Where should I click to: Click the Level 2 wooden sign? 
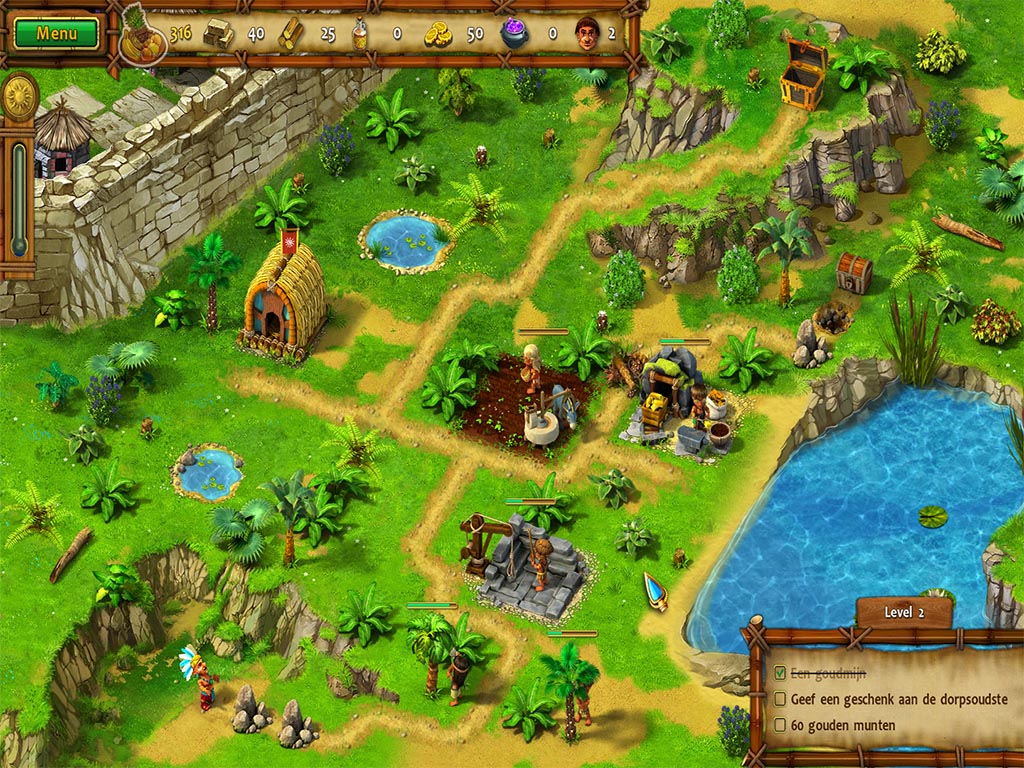904,612
